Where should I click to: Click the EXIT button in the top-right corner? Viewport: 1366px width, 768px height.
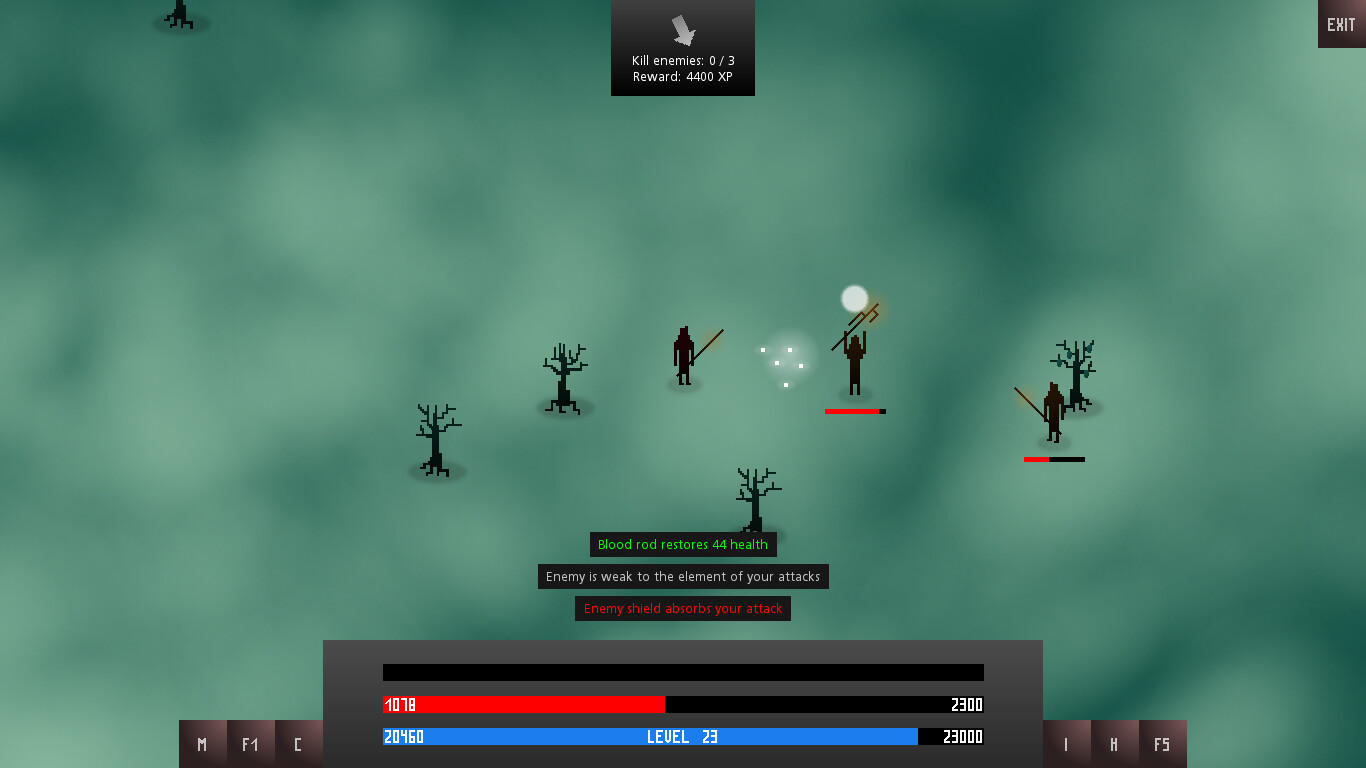coord(1341,24)
